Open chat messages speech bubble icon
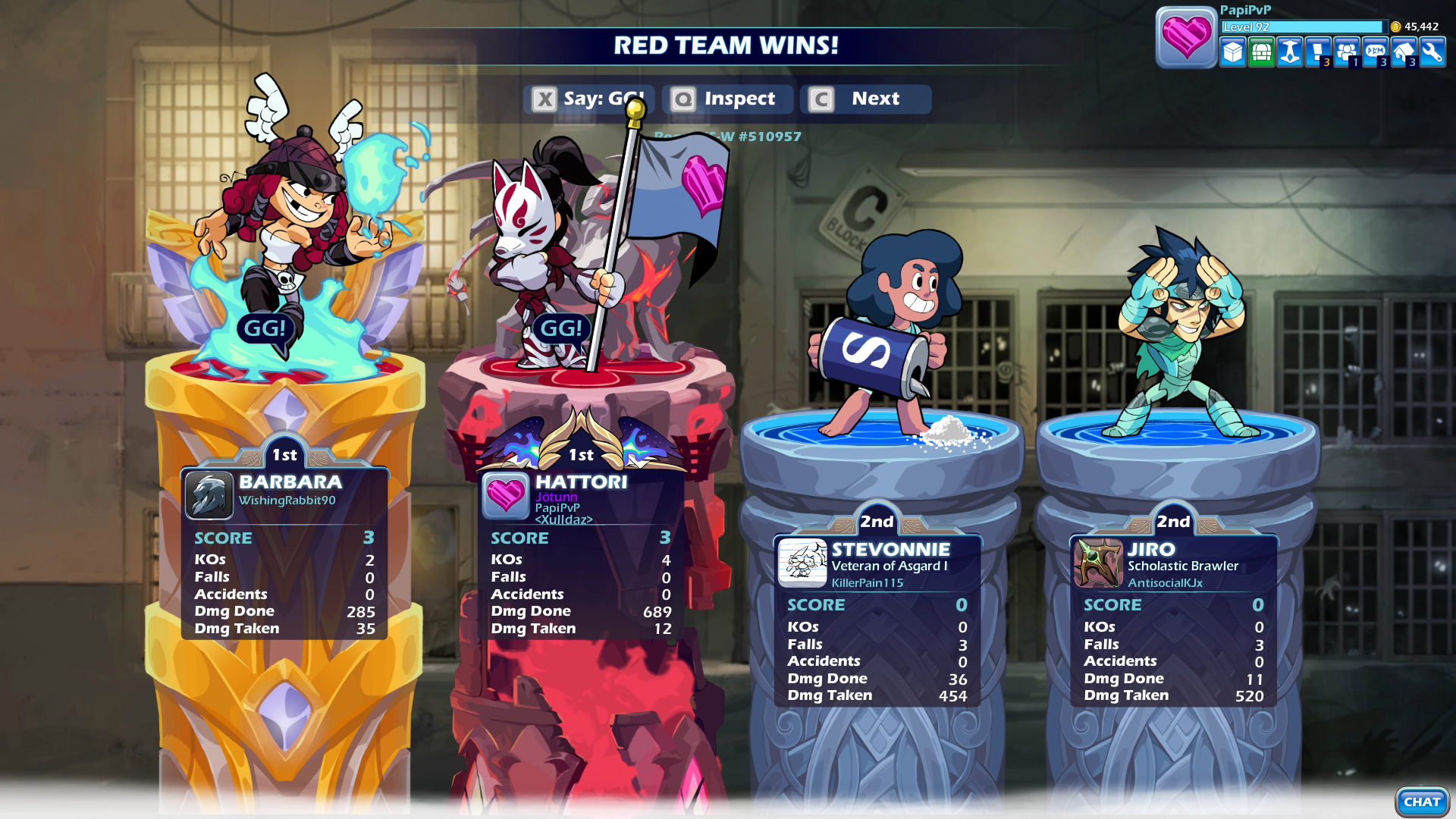The image size is (1456, 819). click(x=1376, y=50)
